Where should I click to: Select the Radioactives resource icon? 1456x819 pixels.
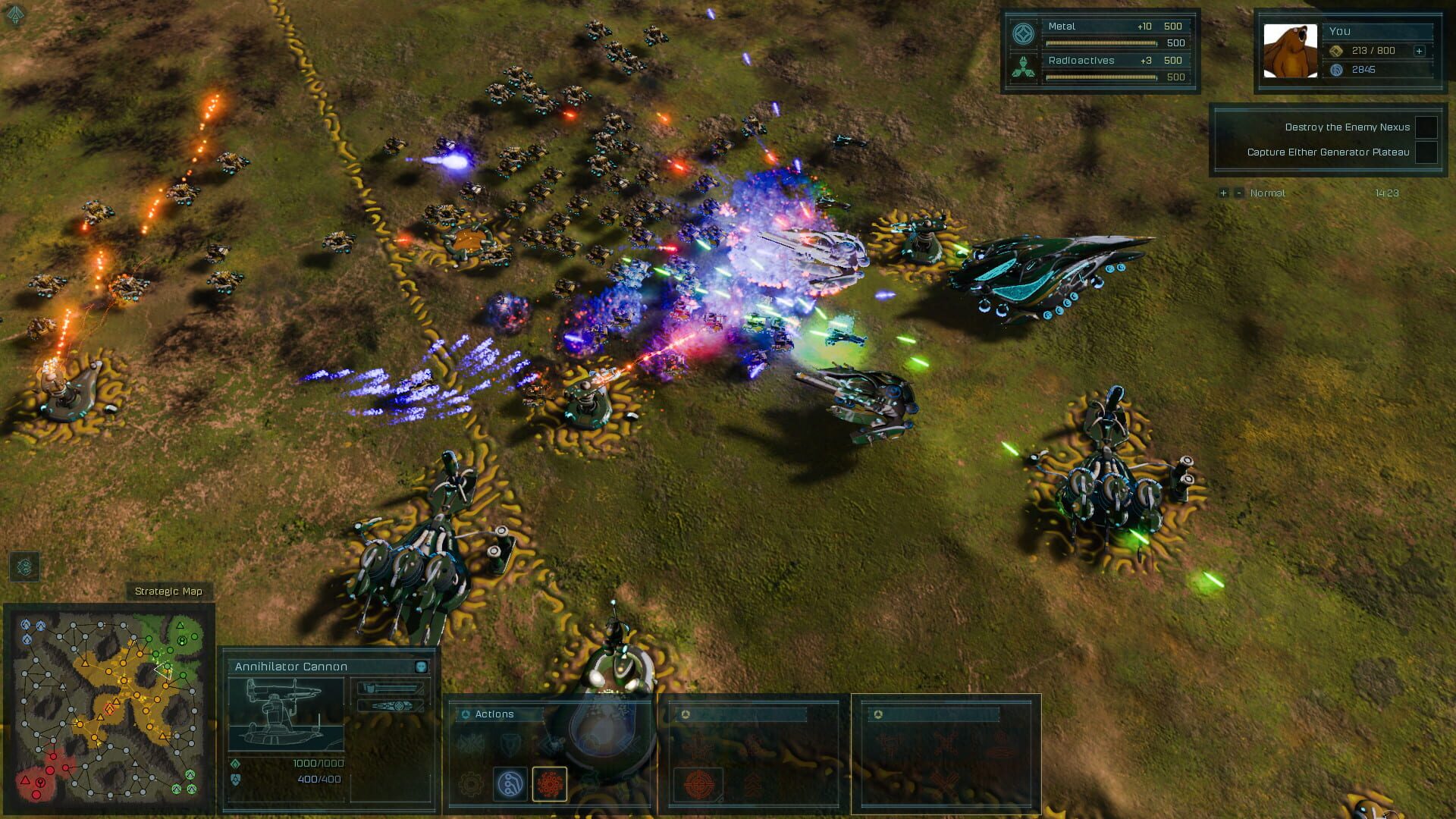1025,67
